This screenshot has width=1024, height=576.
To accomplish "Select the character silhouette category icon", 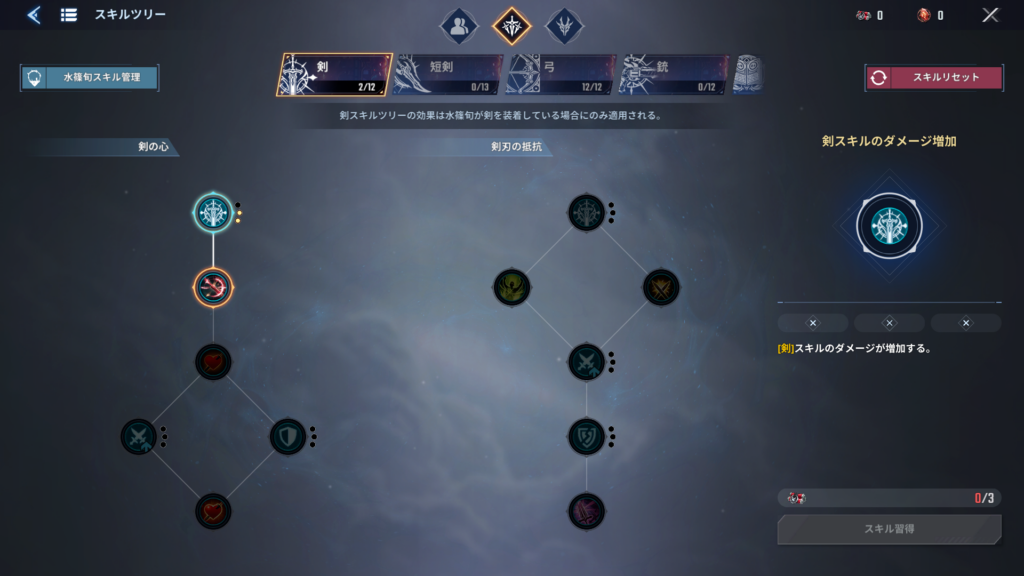I will pos(459,27).
